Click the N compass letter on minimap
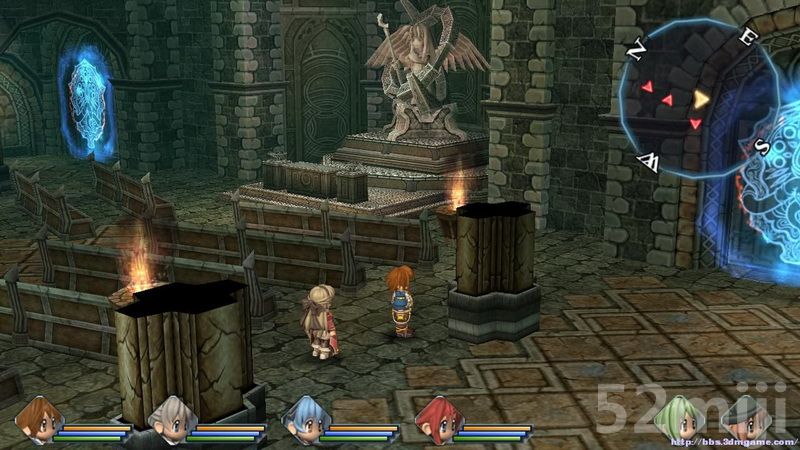Screen dimensions: 800x450 coord(636,49)
